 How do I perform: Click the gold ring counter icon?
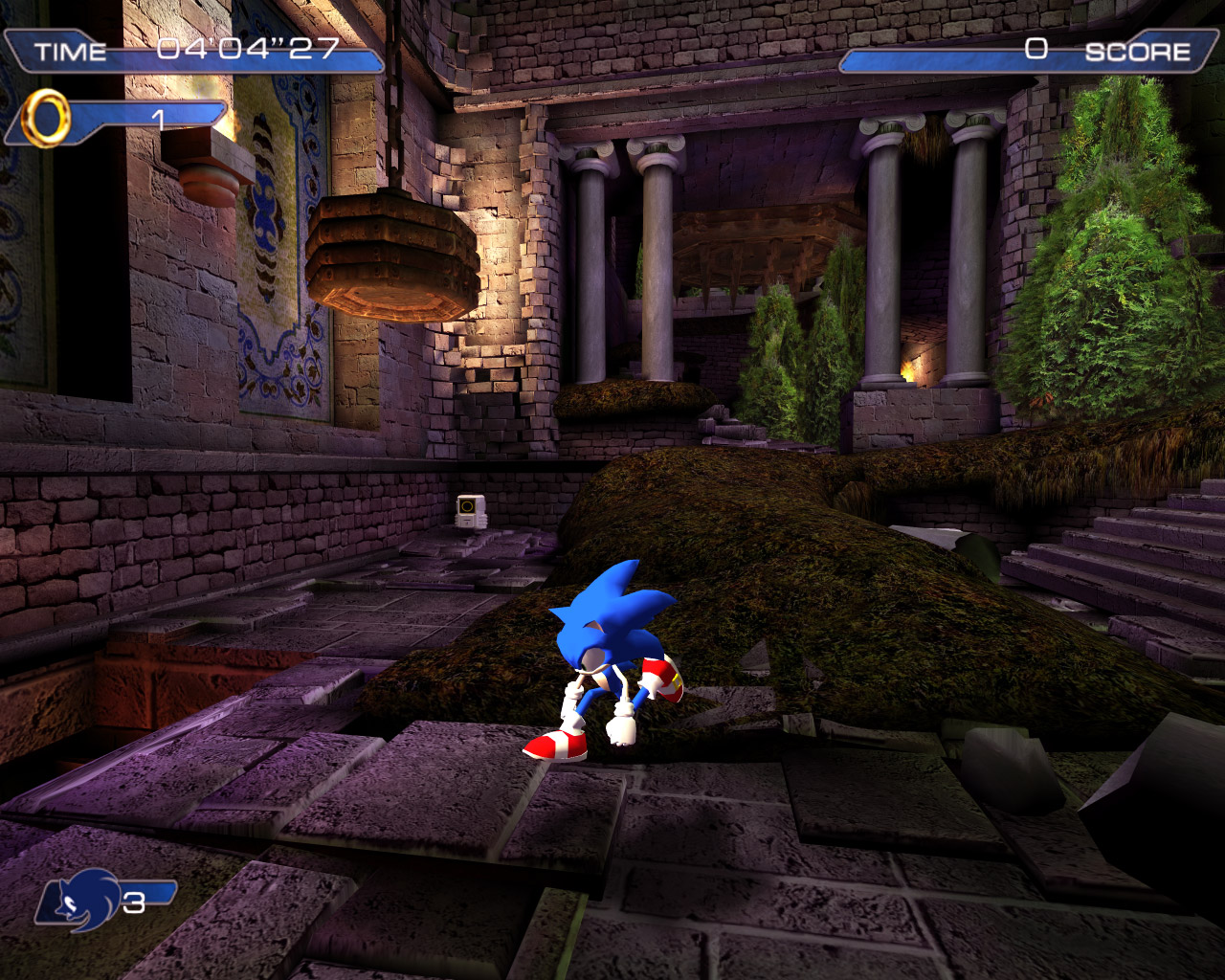(x=46, y=119)
